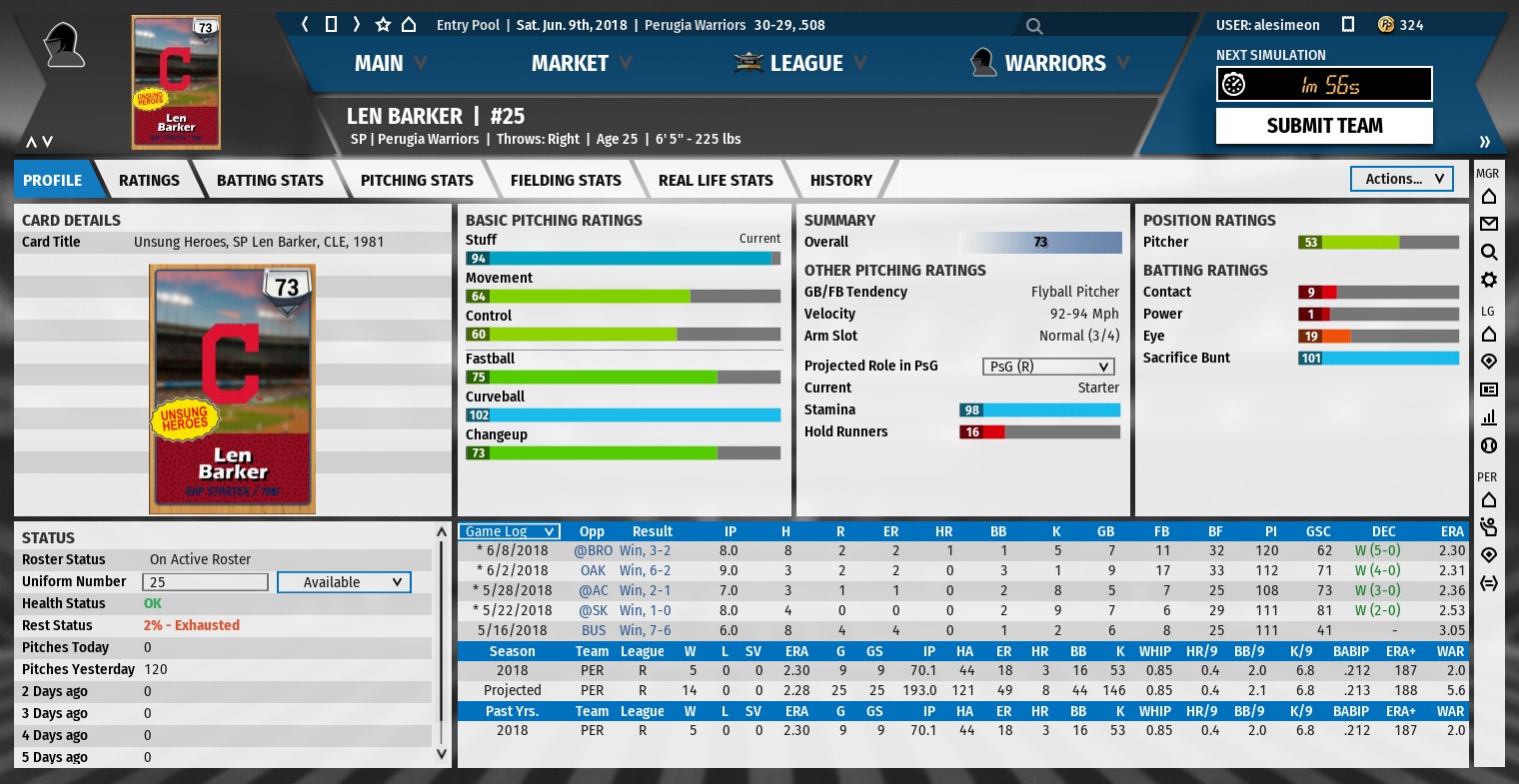Viewport: 1519px width, 784px height.
Task: Open the Projected Role in PsG dropdown
Action: (x=1047, y=367)
